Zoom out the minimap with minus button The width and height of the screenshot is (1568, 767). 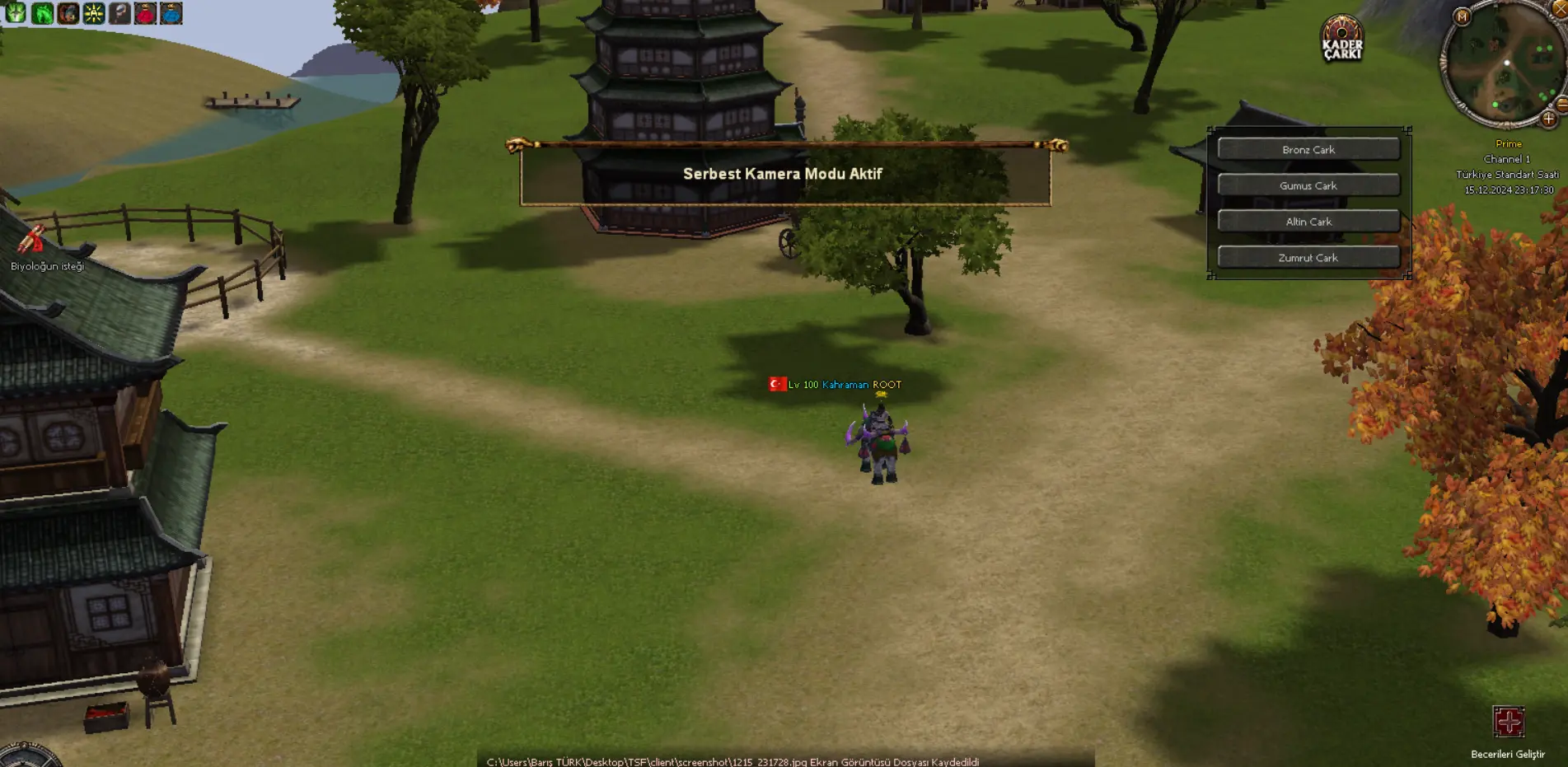(x=1561, y=104)
